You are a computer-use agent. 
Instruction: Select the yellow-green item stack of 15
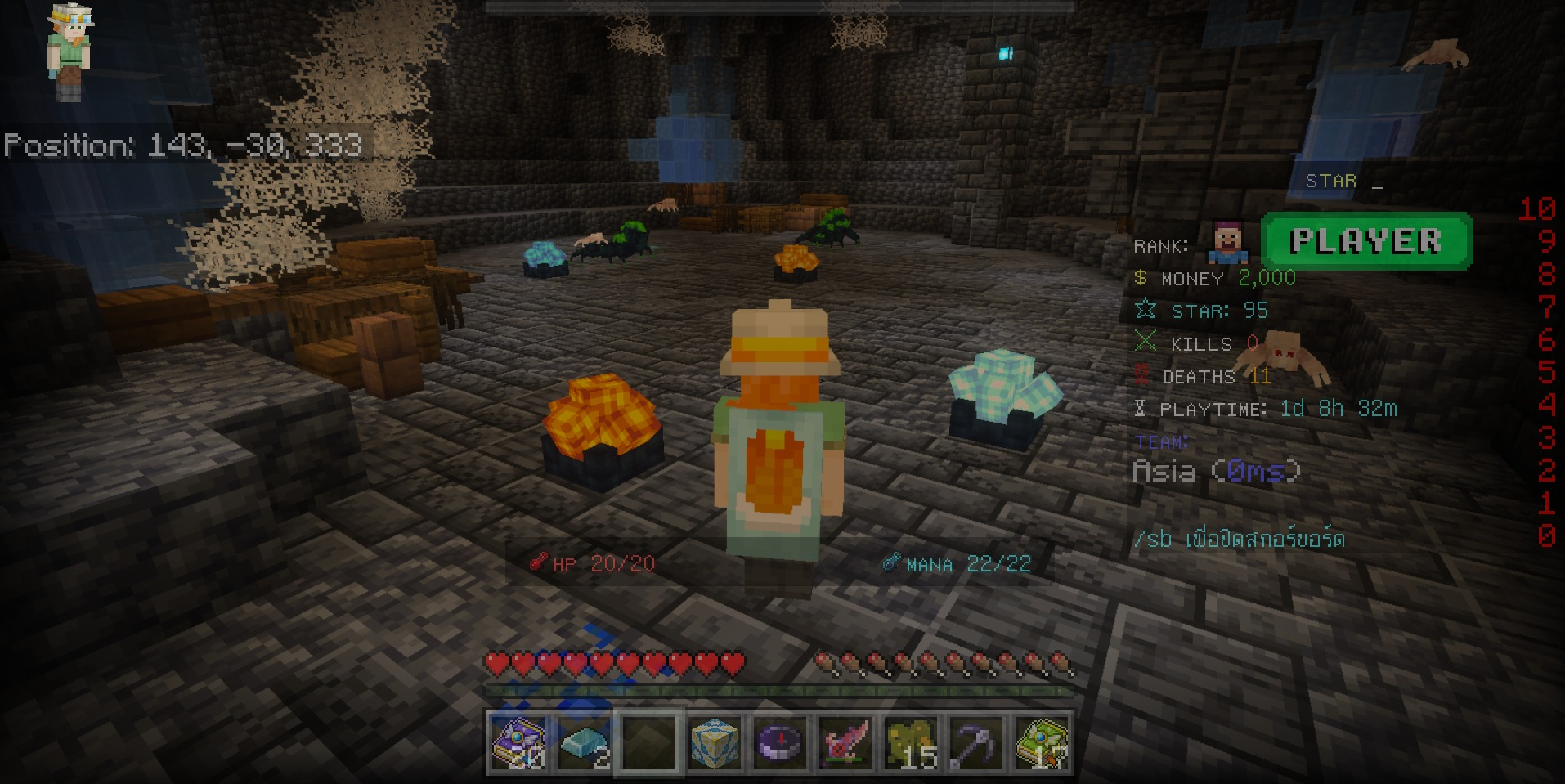pyautogui.click(x=911, y=743)
